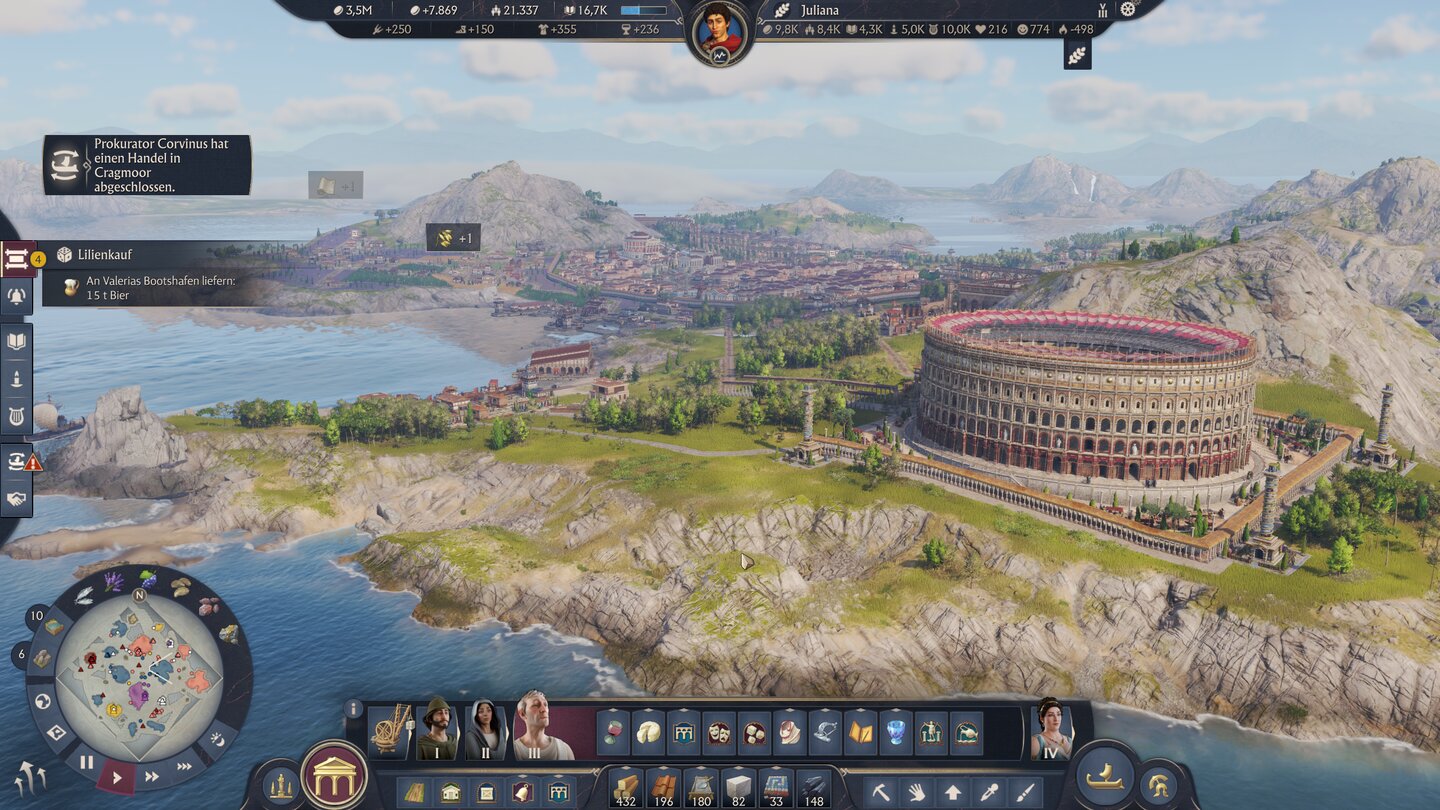1440x810 pixels.
Task: Select the cheese production building
Action: click(649, 732)
